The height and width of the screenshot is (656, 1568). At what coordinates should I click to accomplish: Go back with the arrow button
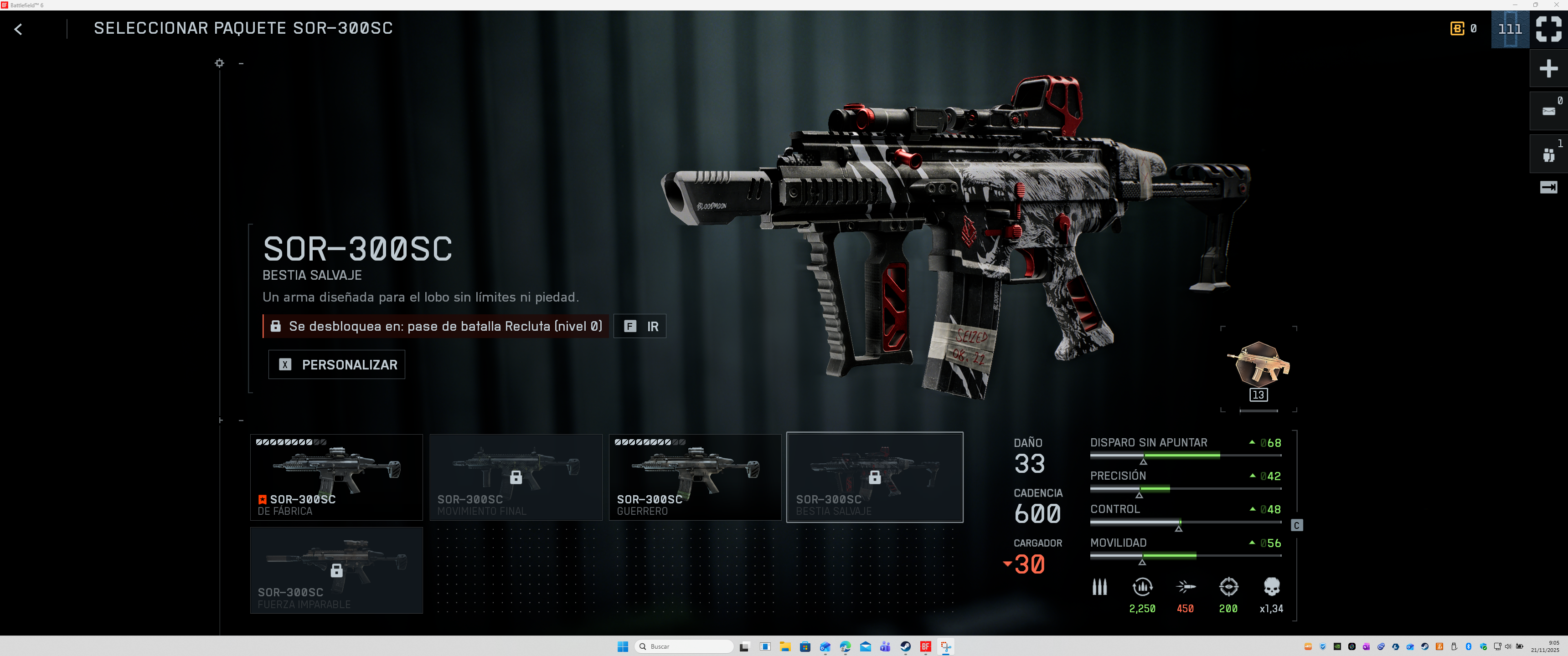click(x=18, y=29)
